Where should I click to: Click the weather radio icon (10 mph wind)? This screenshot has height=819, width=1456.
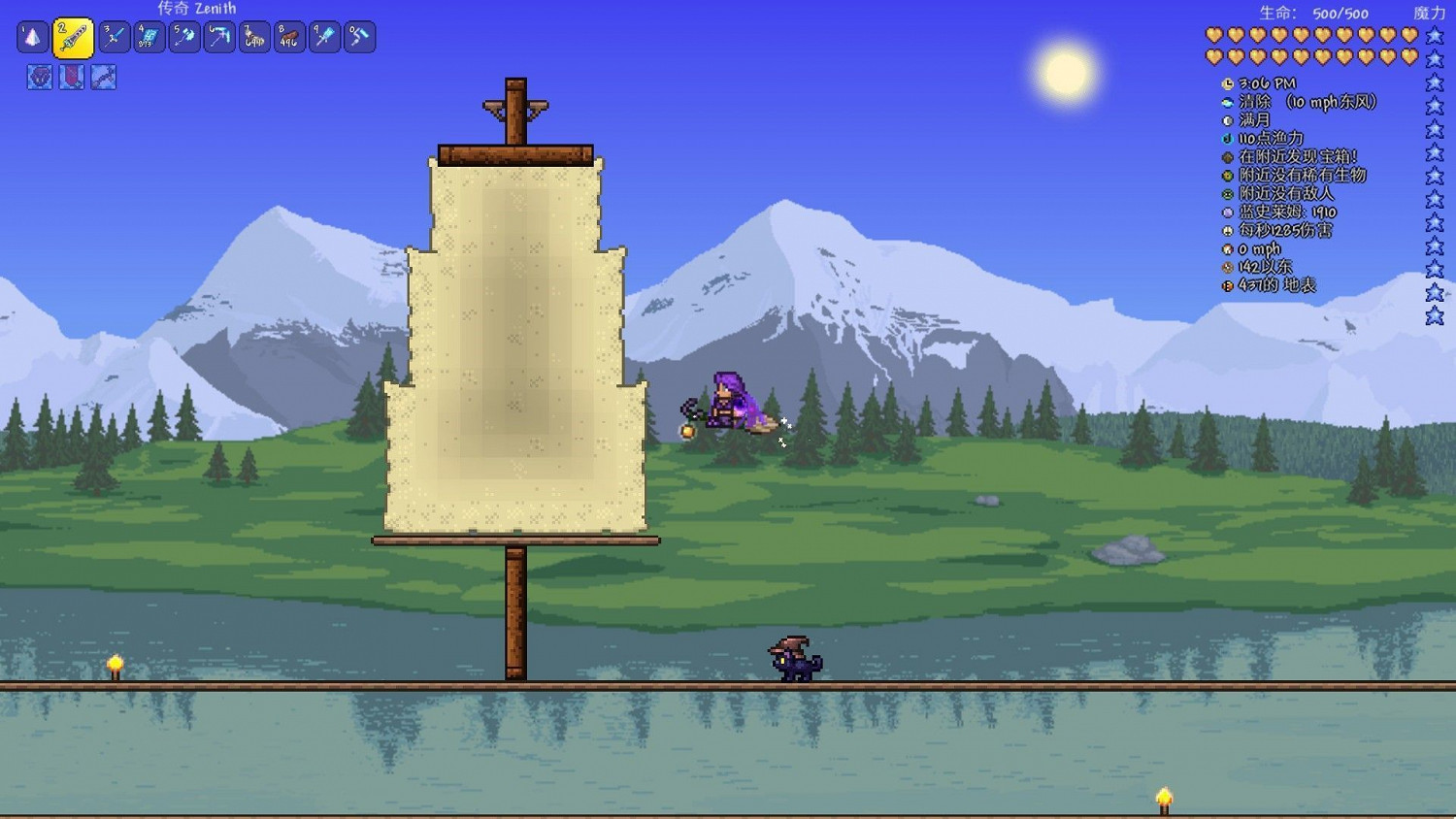[1228, 101]
